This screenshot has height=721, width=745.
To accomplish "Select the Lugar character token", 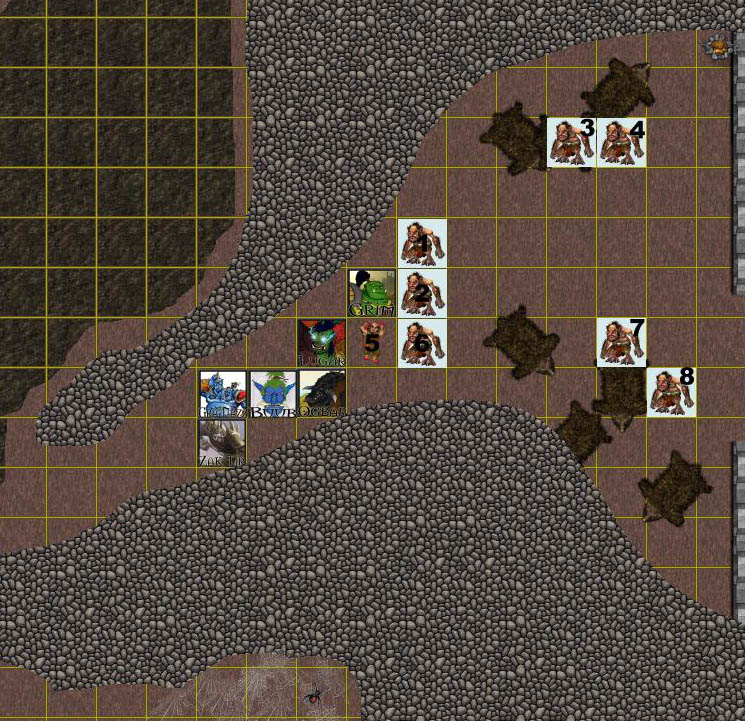I will (x=322, y=342).
